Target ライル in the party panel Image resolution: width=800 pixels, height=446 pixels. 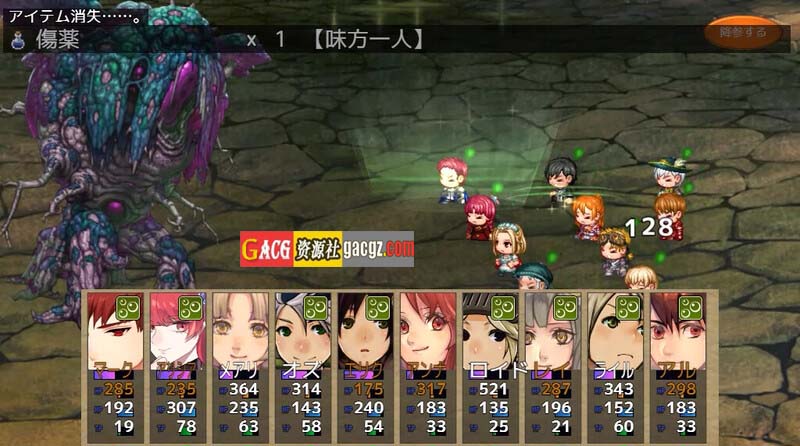[x=616, y=330]
